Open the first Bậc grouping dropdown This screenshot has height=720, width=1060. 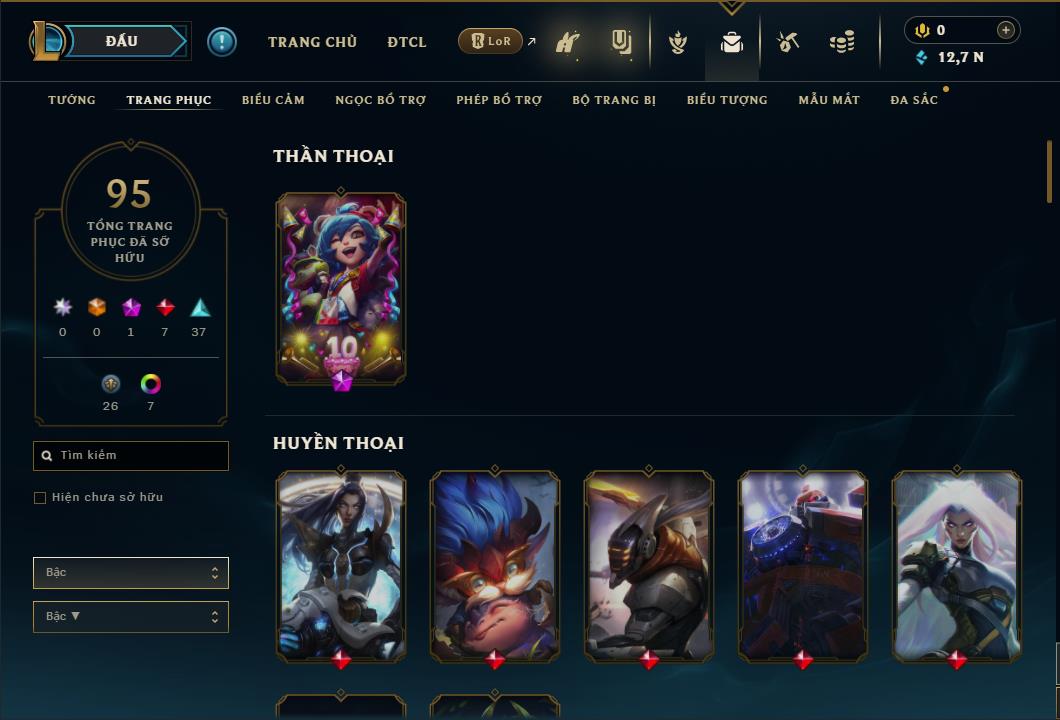131,573
